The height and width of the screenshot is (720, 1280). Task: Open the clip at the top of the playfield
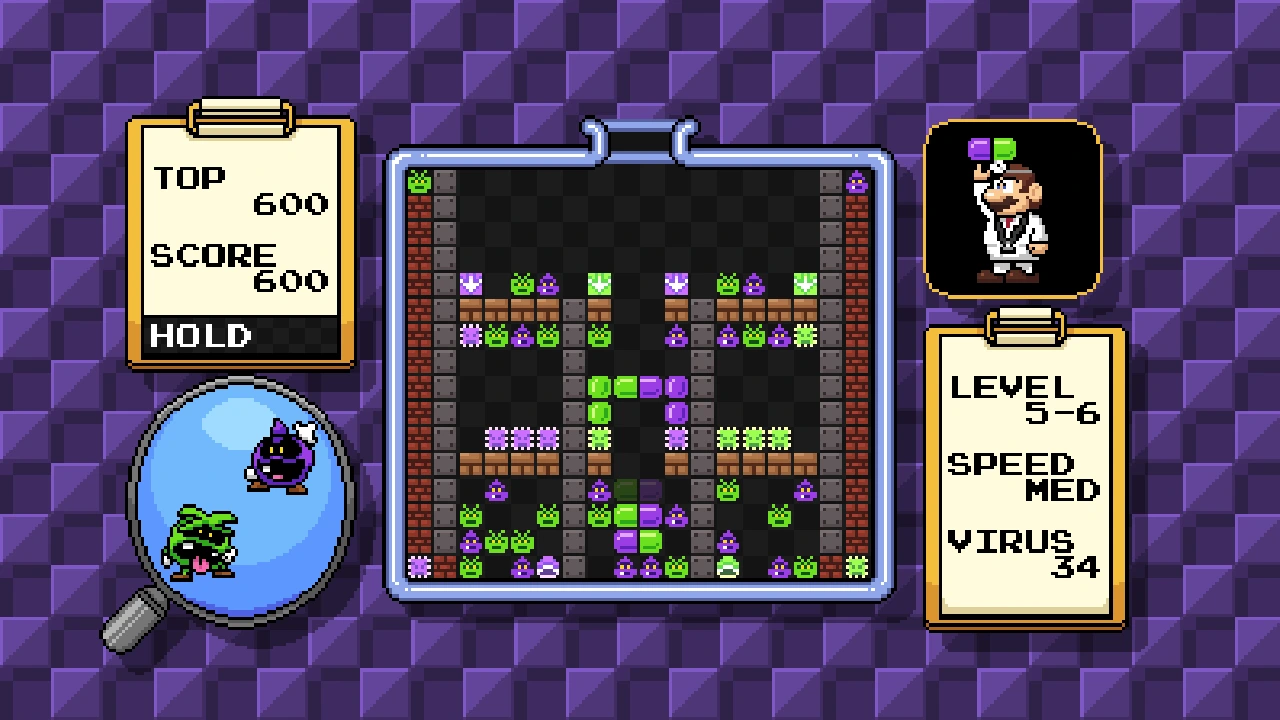pyautogui.click(x=640, y=135)
